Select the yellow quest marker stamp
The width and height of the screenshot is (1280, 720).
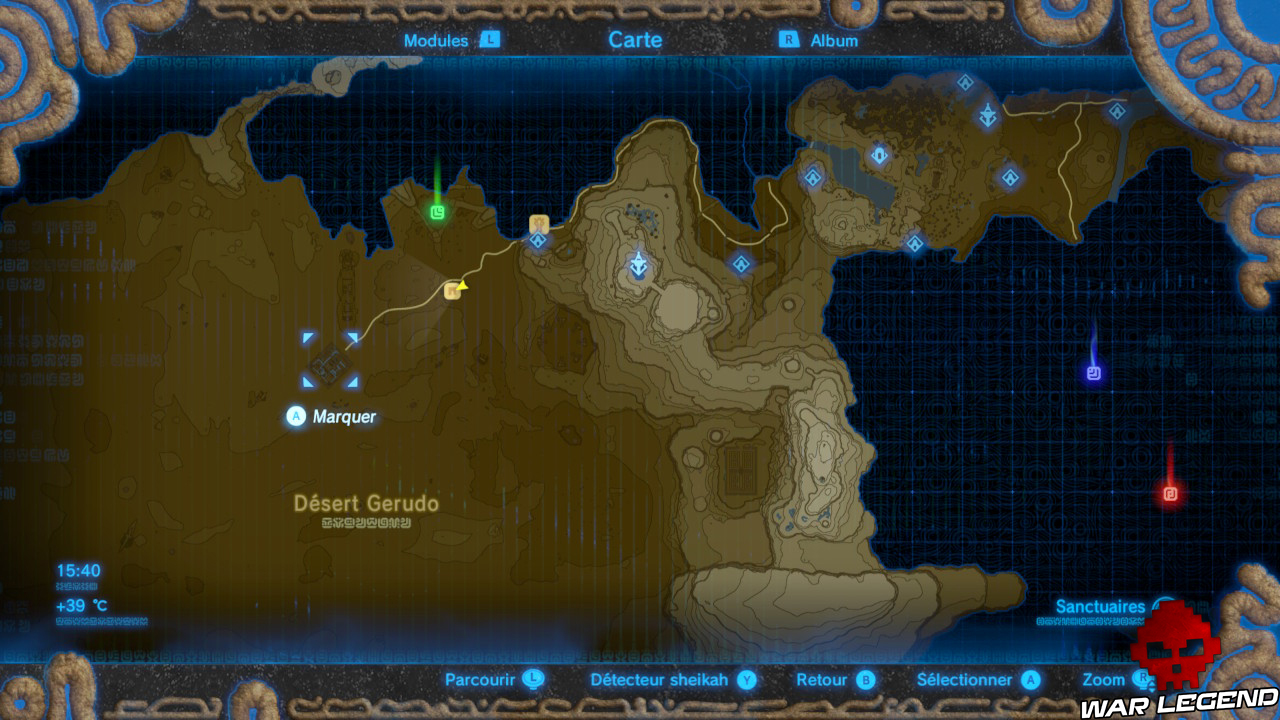(462, 288)
